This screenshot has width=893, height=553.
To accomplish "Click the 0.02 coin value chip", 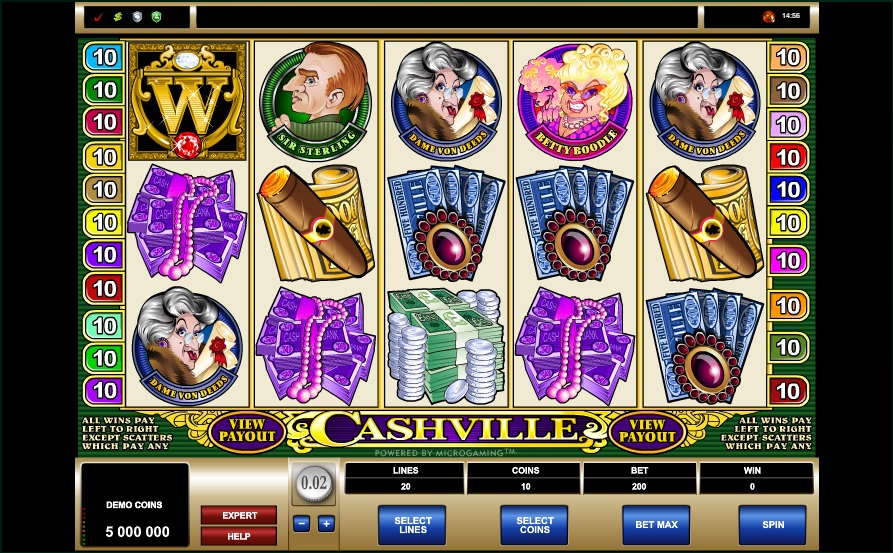I will tap(314, 484).
